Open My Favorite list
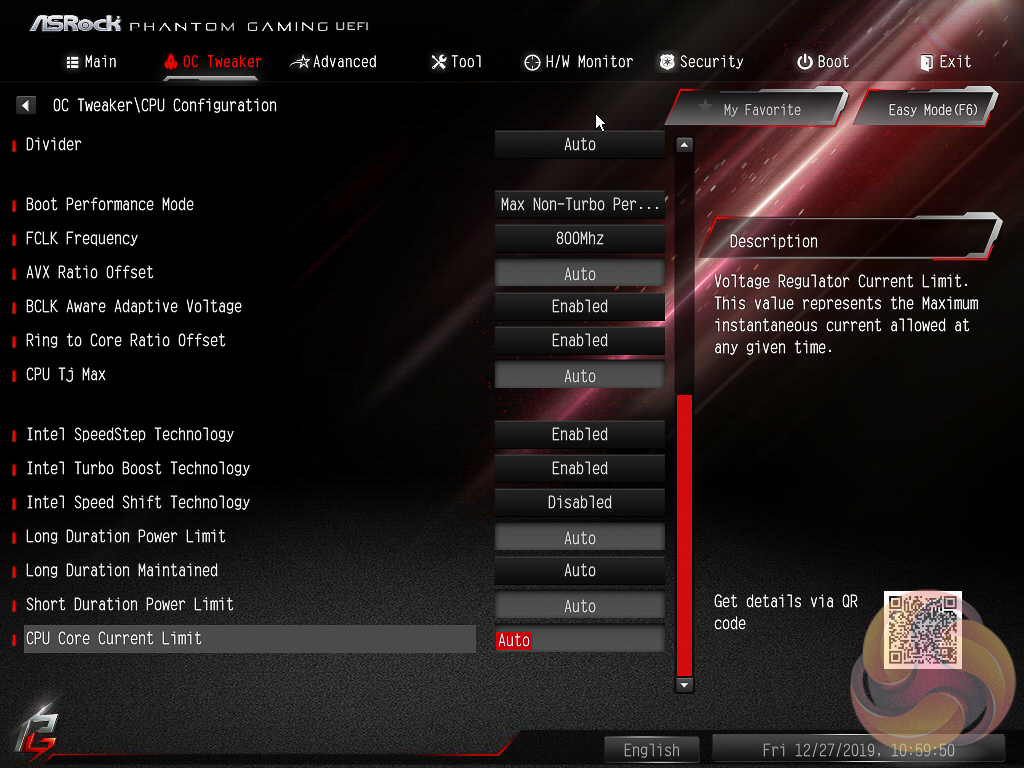The height and width of the screenshot is (768, 1024). pyautogui.click(x=756, y=109)
